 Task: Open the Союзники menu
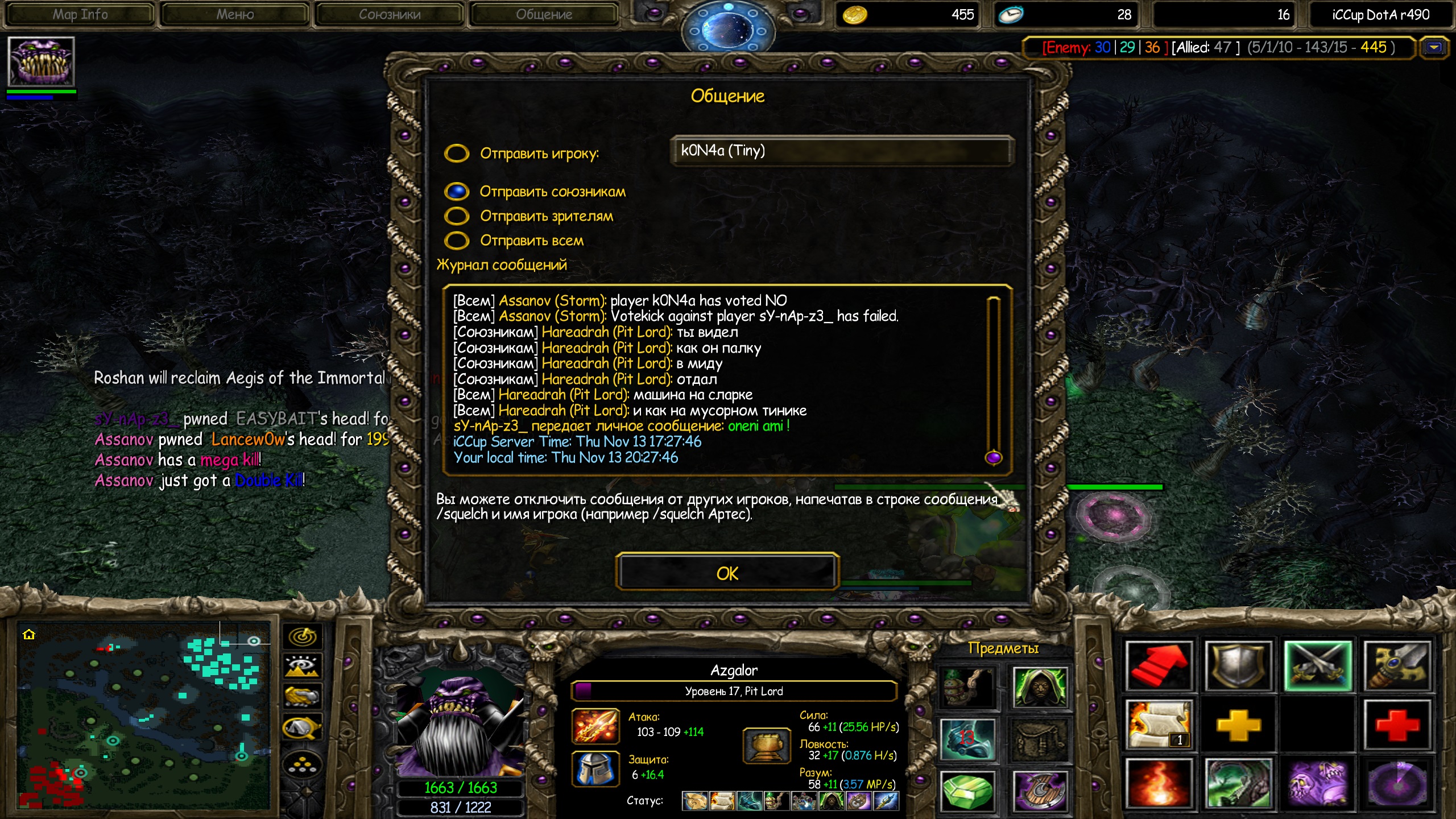coord(390,15)
